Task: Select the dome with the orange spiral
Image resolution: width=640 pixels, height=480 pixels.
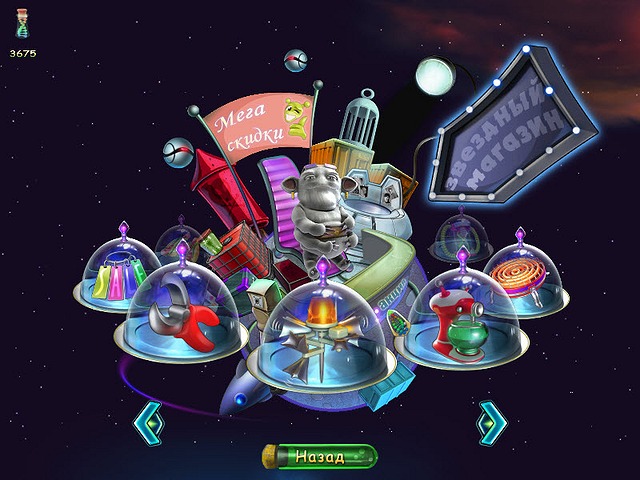Action: coord(521,273)
